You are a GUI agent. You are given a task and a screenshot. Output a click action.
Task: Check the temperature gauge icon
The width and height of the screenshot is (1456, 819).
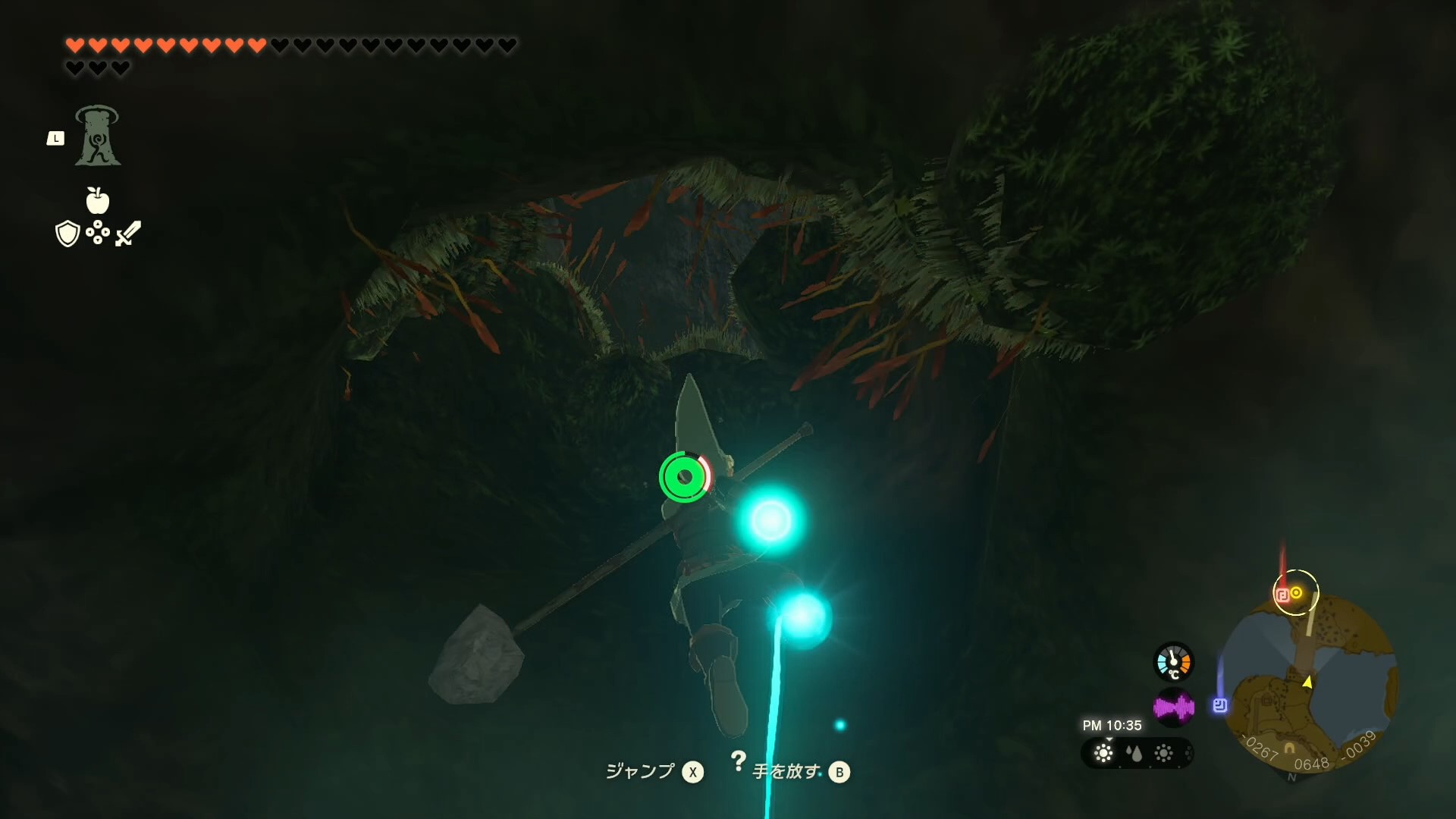(1173, 662)
